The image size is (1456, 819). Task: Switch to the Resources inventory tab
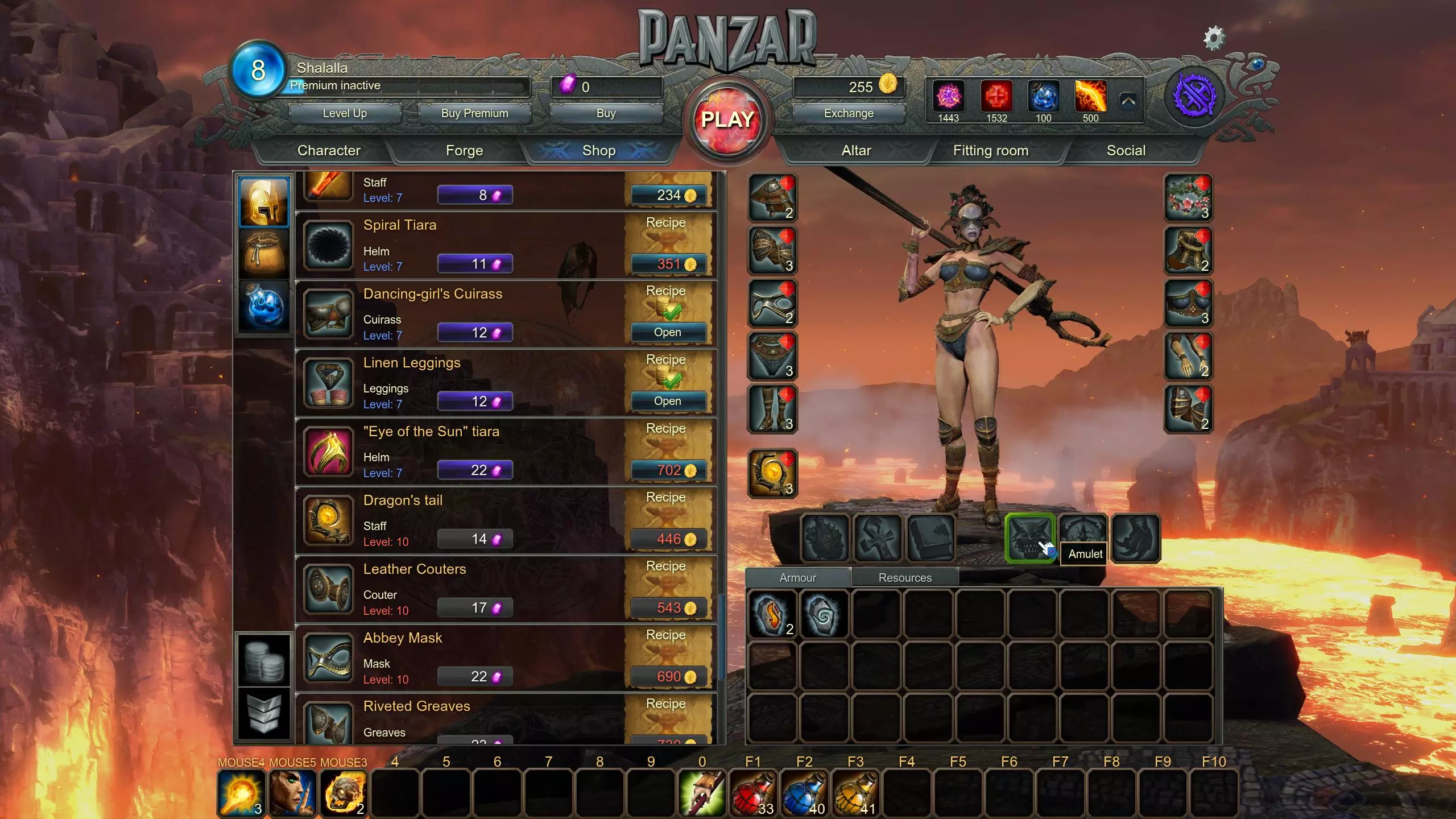tap(904, 578)
